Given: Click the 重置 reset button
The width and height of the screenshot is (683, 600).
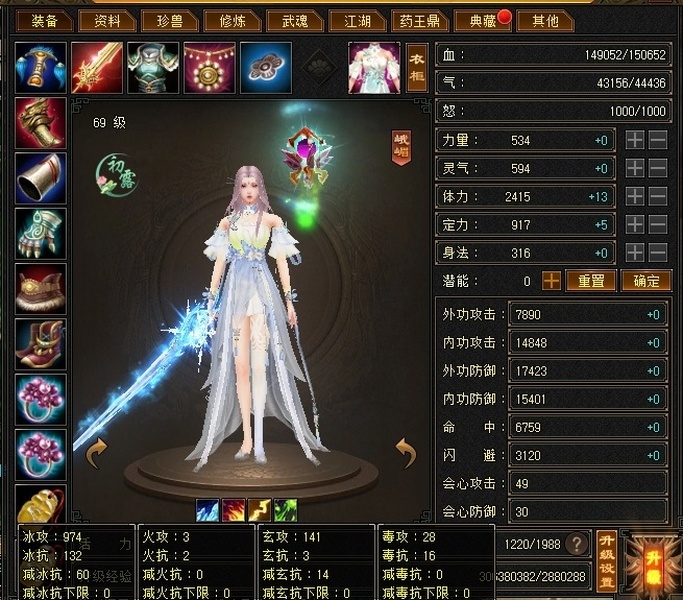Looking at the screenshot, I should [591, 281].
